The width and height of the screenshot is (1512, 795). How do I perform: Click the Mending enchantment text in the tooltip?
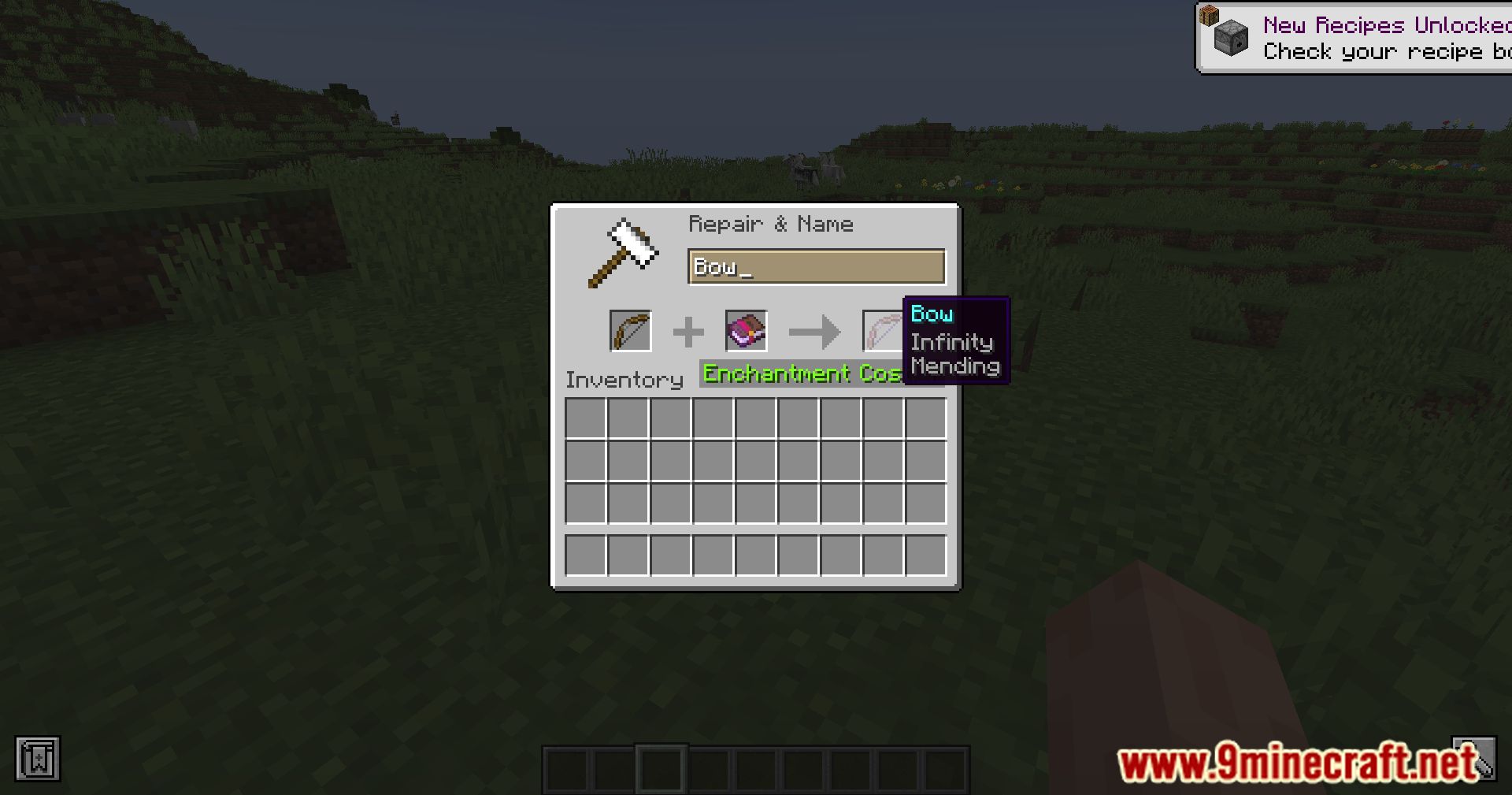(955, 366)
